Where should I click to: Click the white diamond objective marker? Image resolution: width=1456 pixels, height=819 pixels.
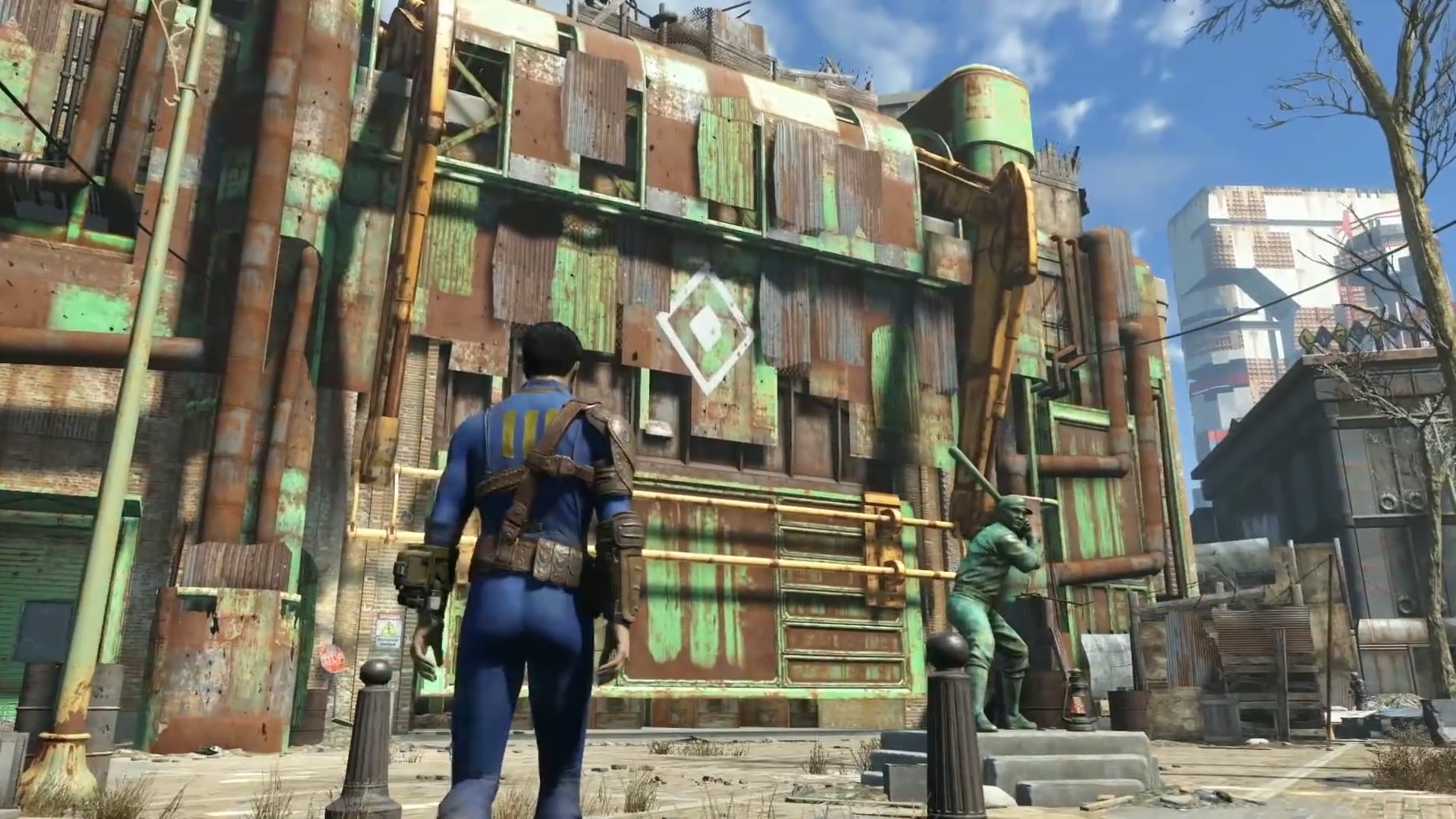point(705,328)
